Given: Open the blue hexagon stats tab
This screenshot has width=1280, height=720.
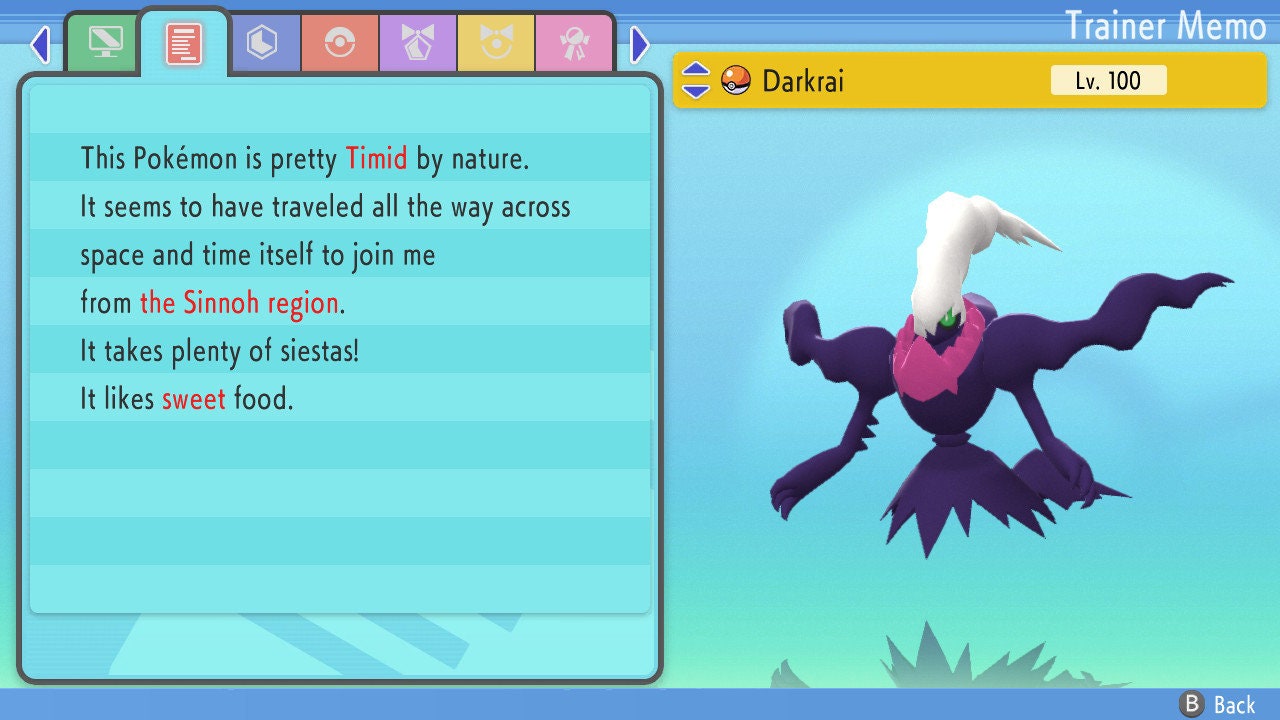Looking at the screenshot, I should (x=262, y=42).
